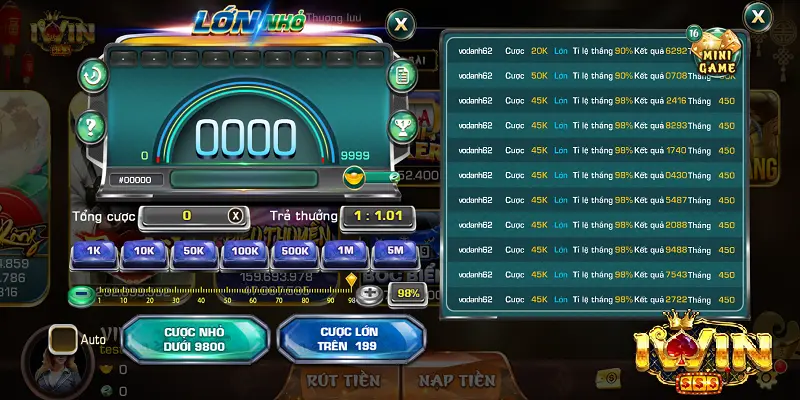This screenshot has height=400, width=800.
Task: Select the 1K bet chip
Action: pyautogui.click(x=93, y=252)
